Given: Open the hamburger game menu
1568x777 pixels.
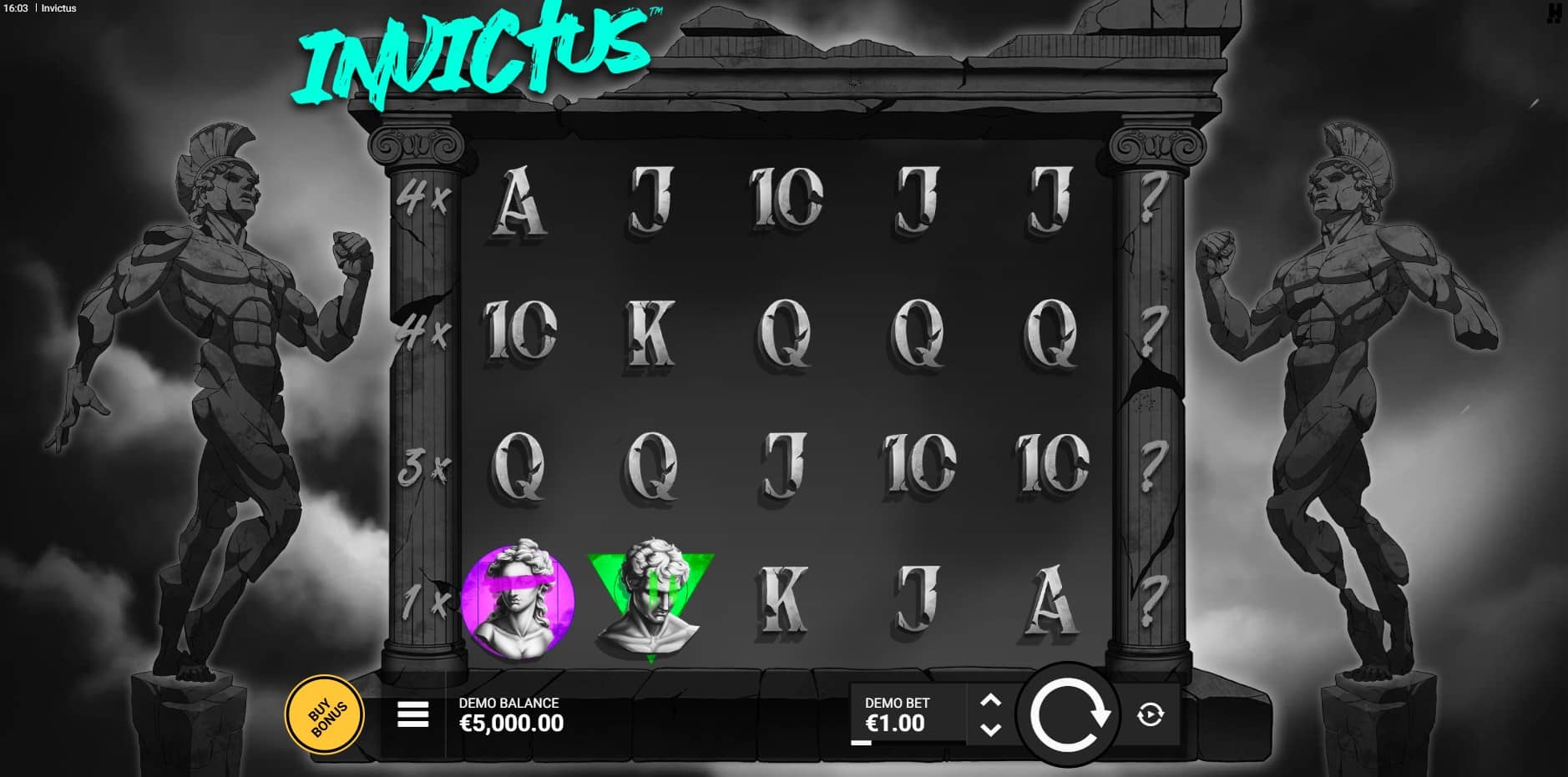Looking at the screenshot, I should point(413,714).
